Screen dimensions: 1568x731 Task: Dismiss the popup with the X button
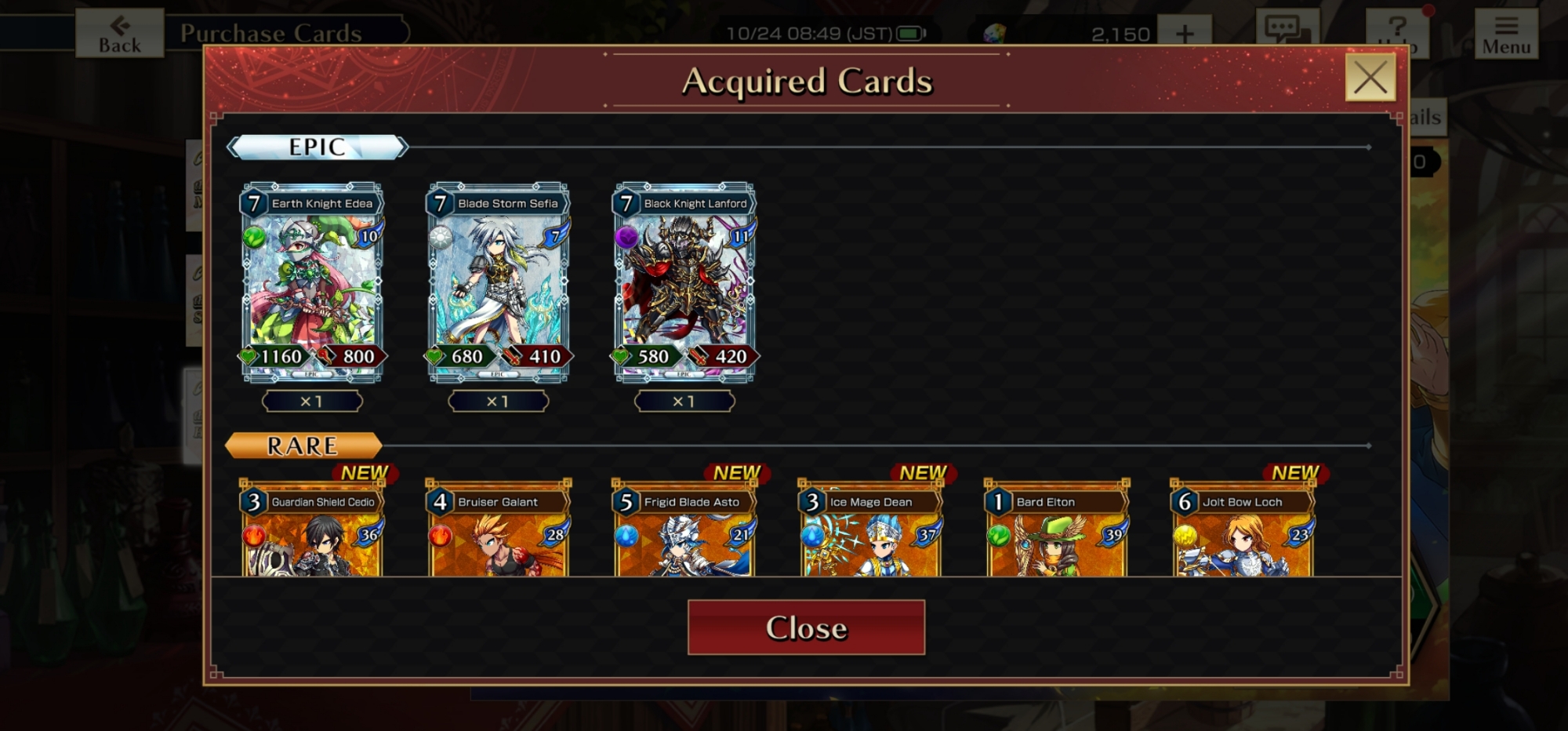[x=1370, y=78]
